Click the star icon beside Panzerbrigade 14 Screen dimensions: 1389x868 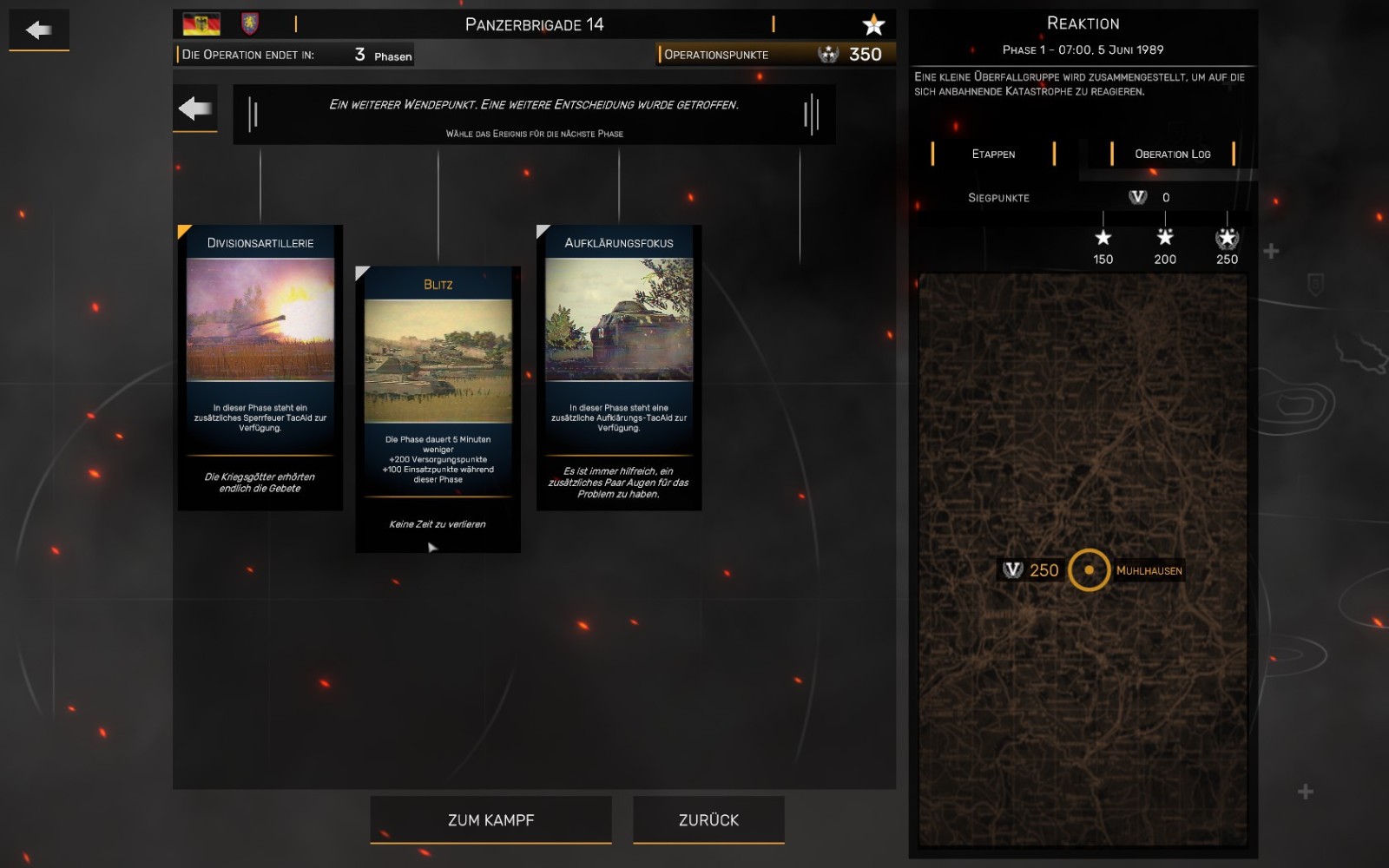pos(873,24)
